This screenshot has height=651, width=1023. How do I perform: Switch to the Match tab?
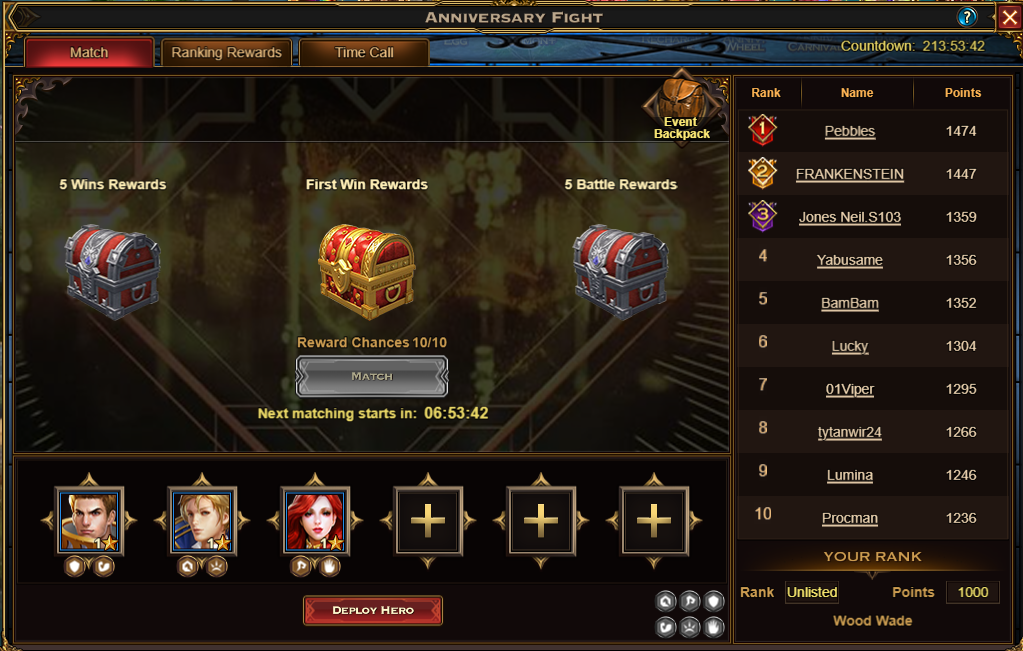point(89,53)
